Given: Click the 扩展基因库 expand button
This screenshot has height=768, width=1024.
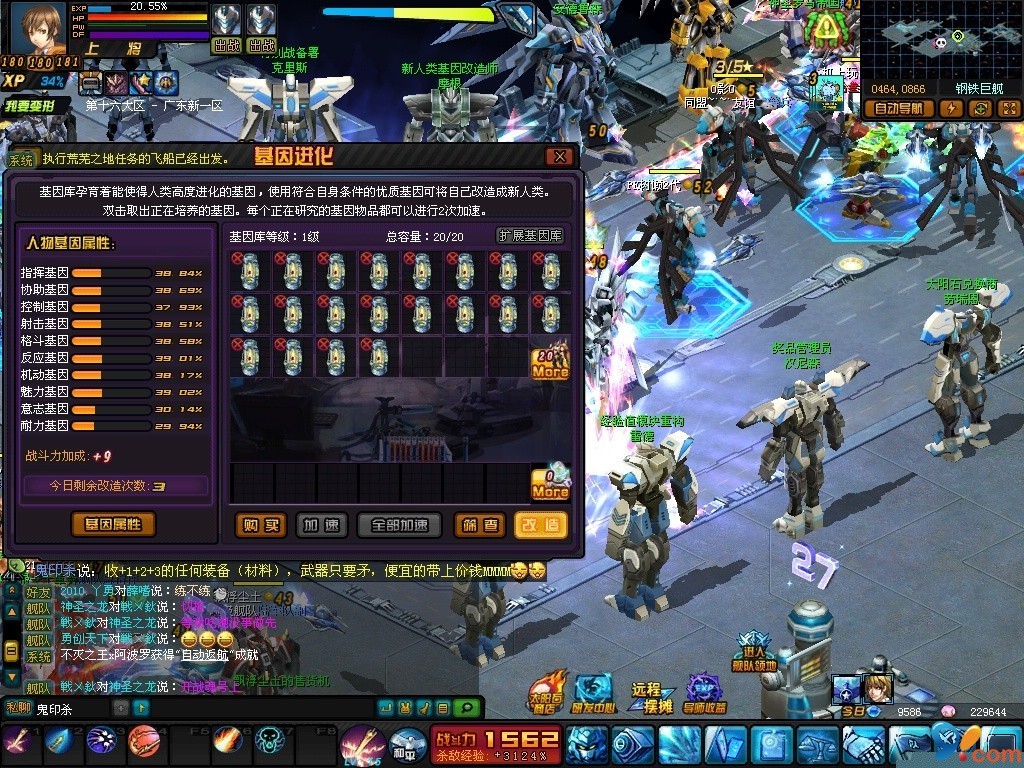Looking at the screenshot, I should pyautogui.click(x=530, y=236).
